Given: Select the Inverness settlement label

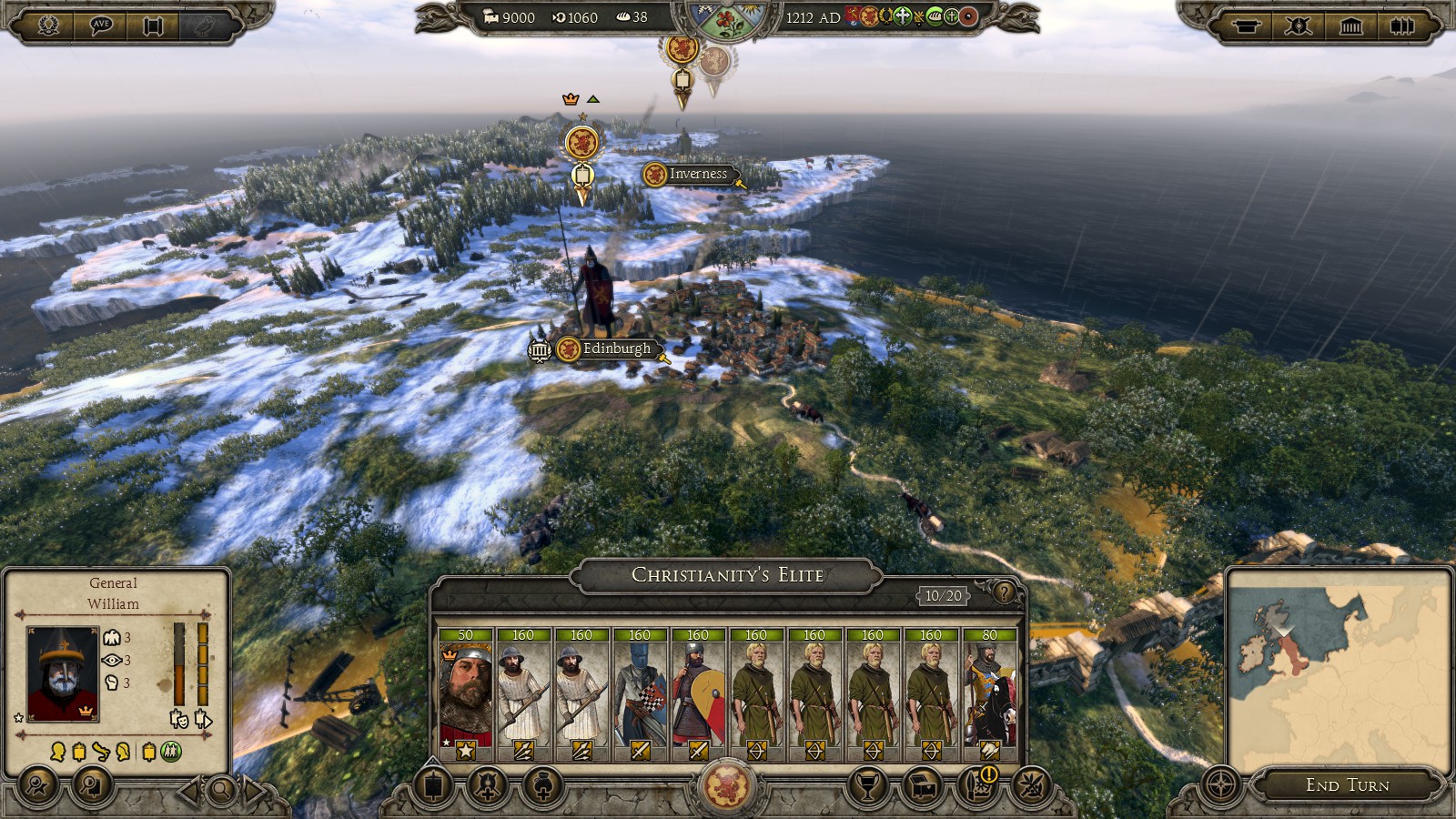Looking at the screenshot, I should 697,174.
